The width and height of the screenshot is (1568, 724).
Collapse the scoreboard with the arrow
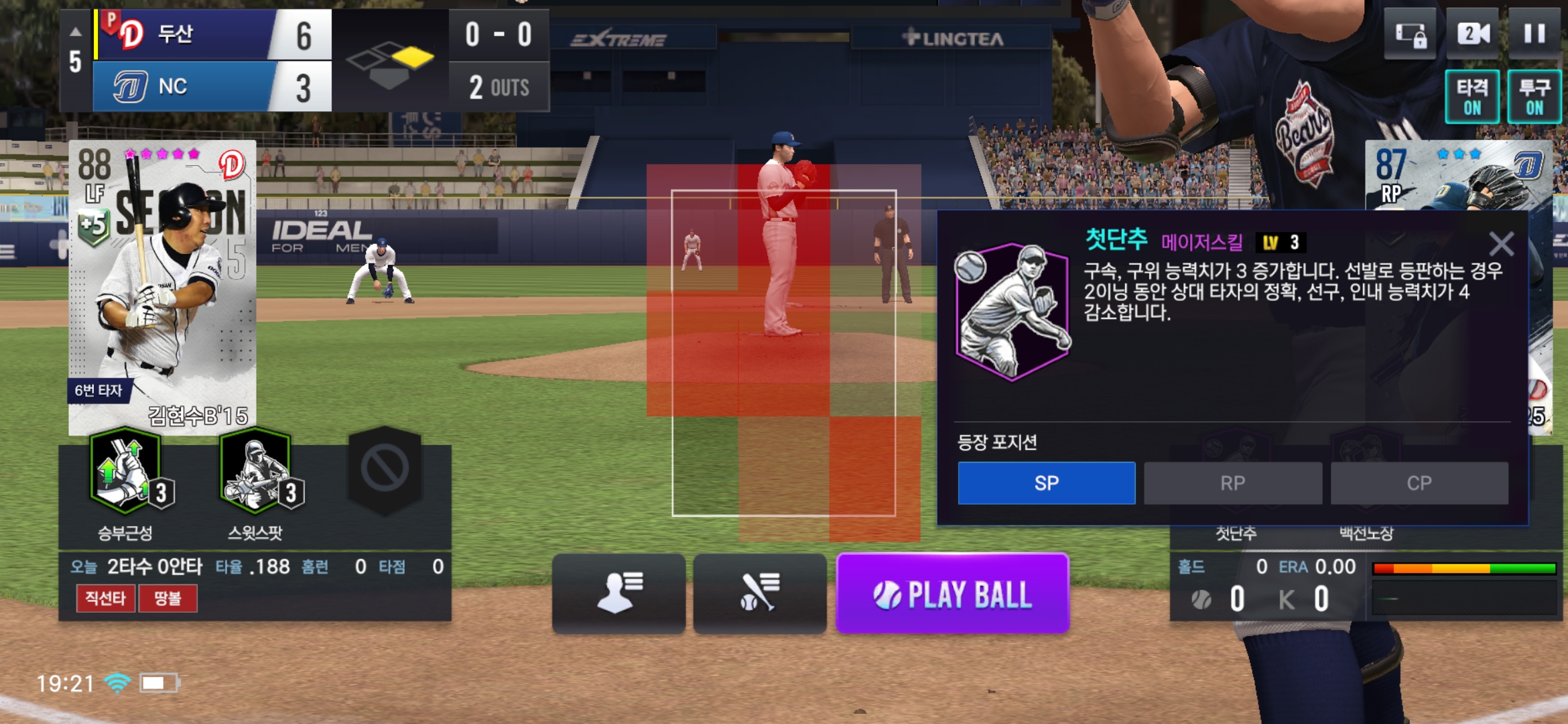(x=76, y=32)
